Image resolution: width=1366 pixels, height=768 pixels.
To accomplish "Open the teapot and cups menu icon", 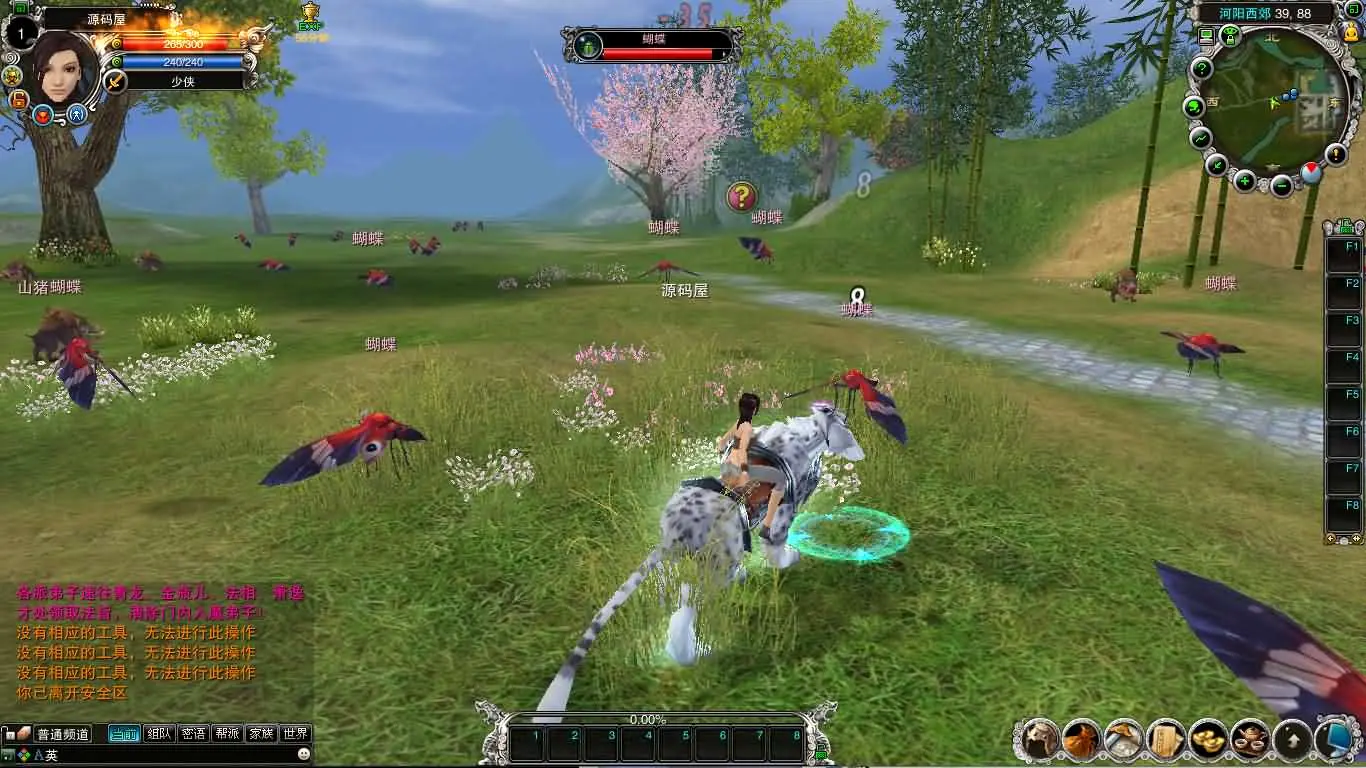I will point(1250,739).
